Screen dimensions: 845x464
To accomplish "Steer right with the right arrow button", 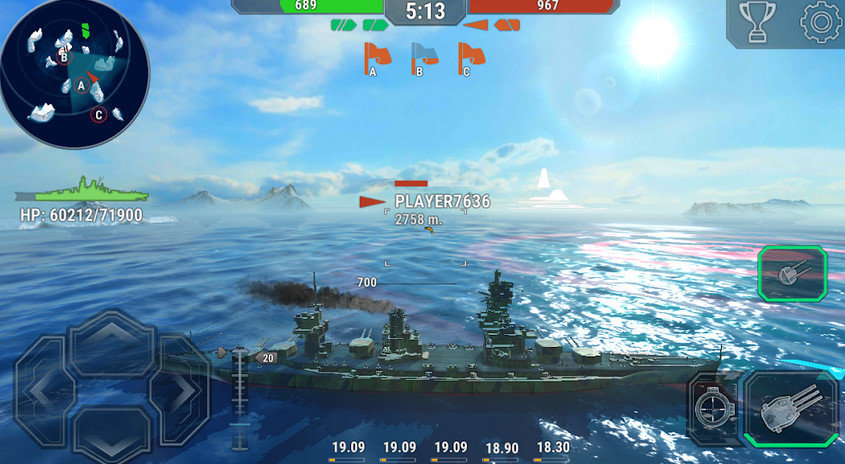I will coord(179,388).
